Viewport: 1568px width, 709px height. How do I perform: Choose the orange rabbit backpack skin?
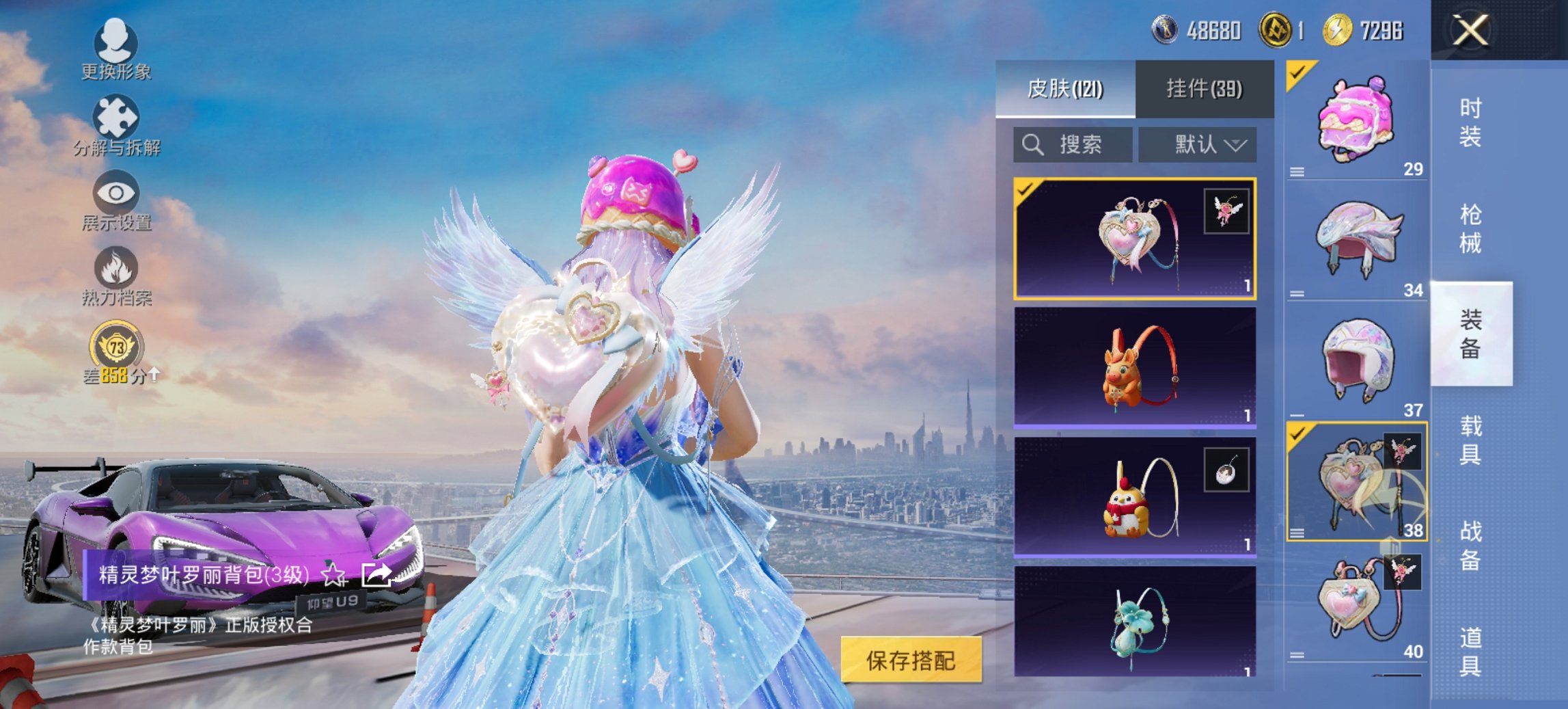[1134, 367]
